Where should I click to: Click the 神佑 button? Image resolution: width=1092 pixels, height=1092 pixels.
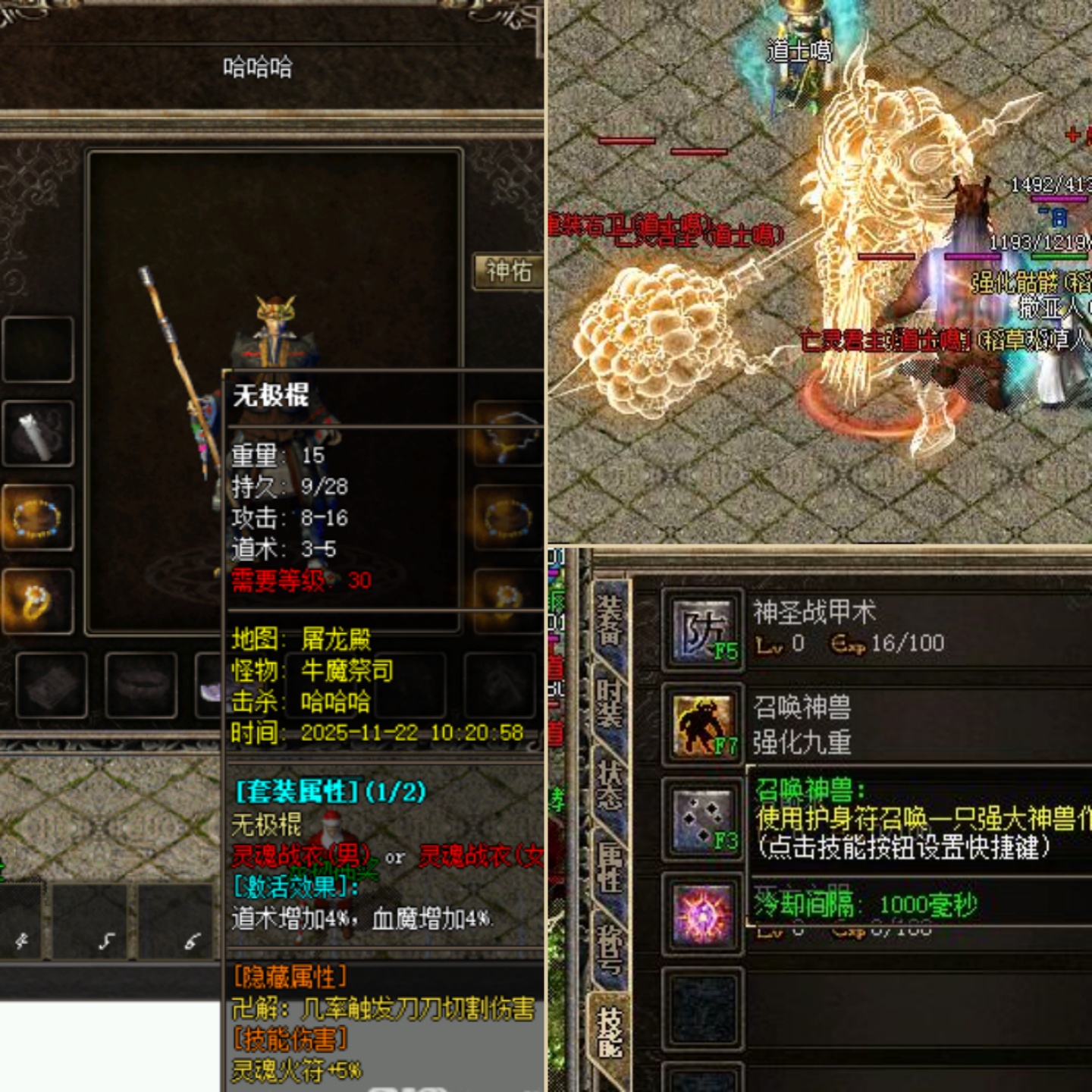(508, 271)
